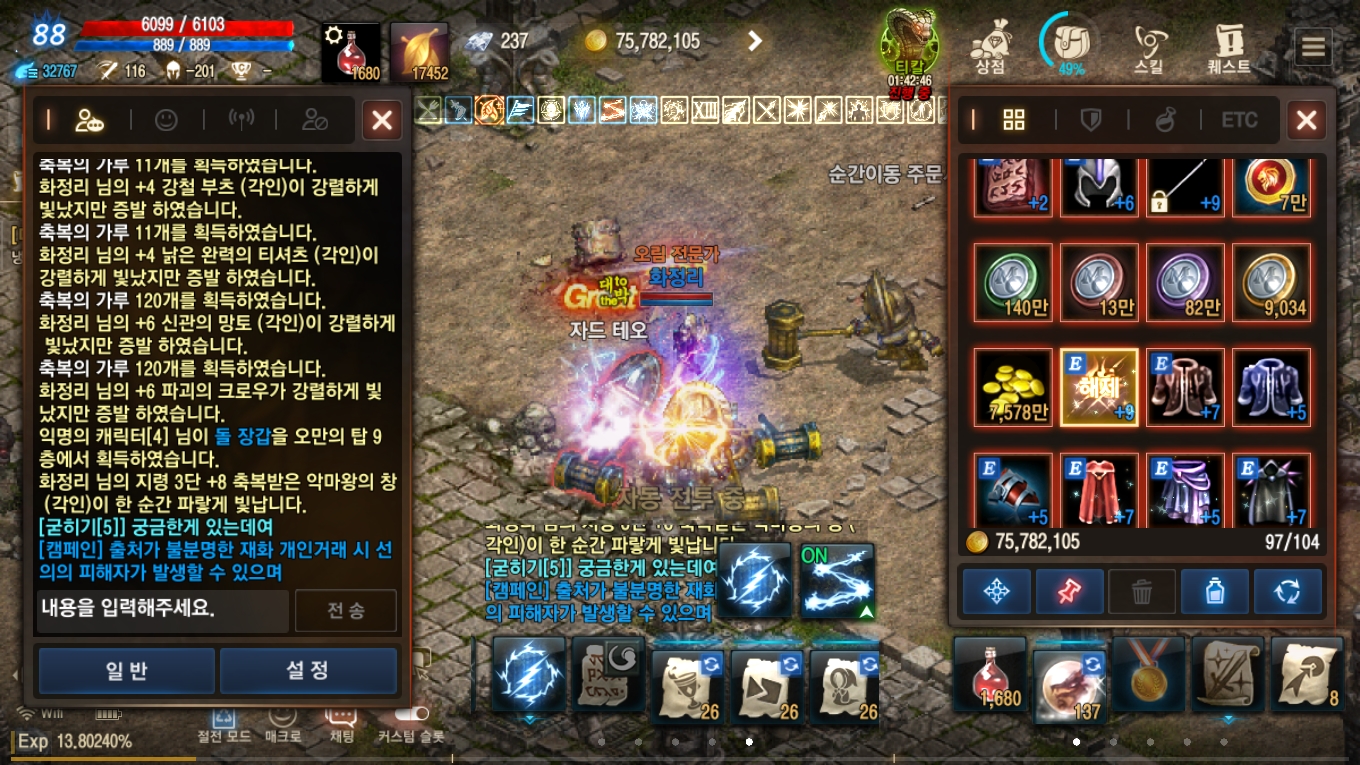
Task: Select the trash delete icon in the inventory panel
Action: coord(1141,591)
